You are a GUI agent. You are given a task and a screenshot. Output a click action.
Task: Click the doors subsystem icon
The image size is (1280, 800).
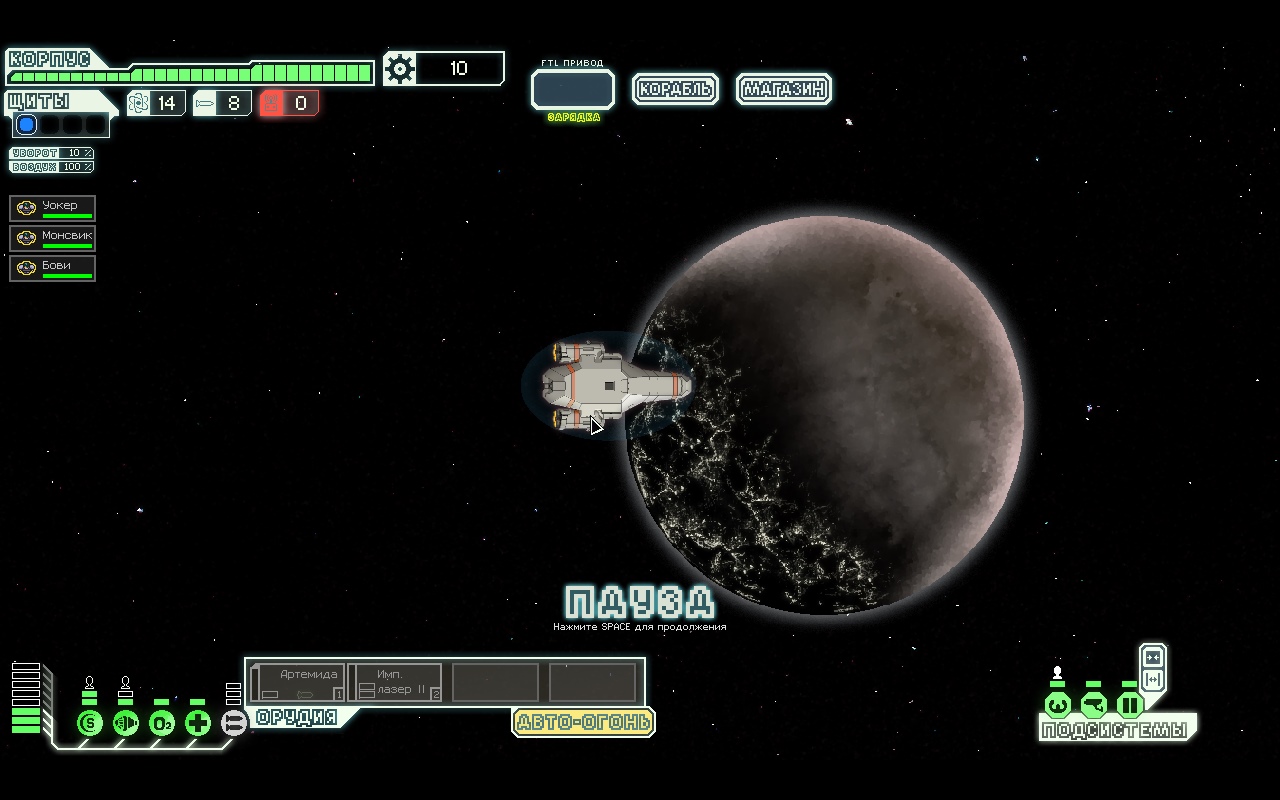click(x=1129, y=705)
